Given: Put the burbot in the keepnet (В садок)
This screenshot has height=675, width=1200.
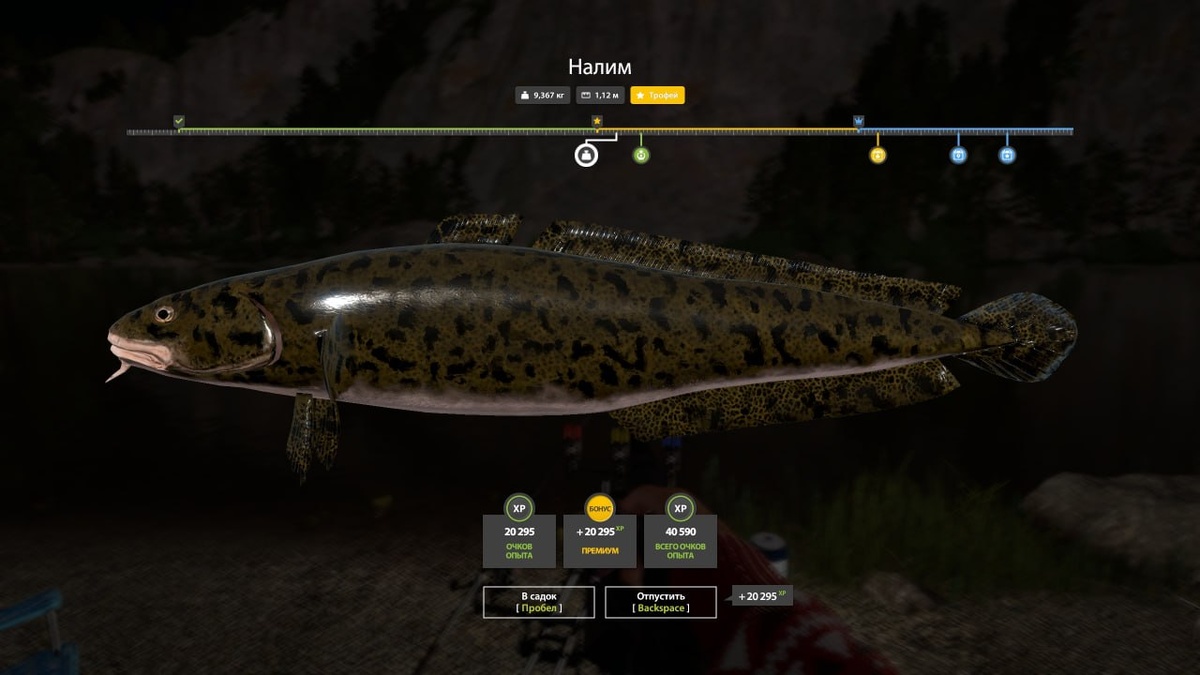Looking at the screenshot, I should tap(538, 602).
